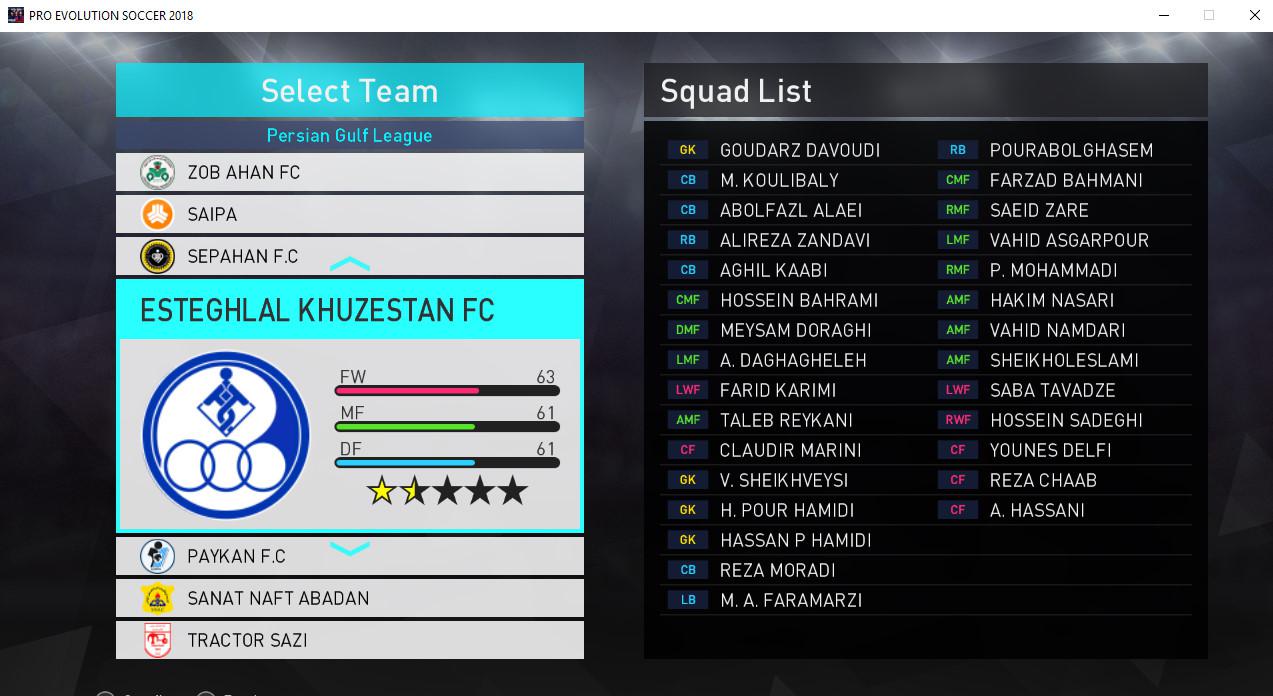Screen dimensions: 1273x696
Task: Choose Paykan F.C from the list
Action: click(349, 556)
